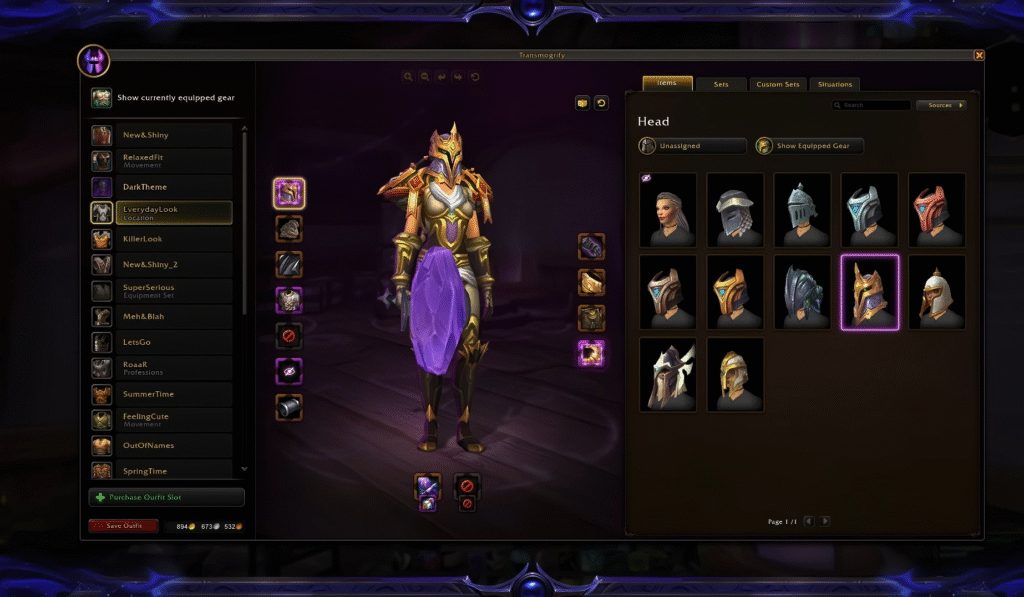Purchase a new outfit slot

[167, 497]
